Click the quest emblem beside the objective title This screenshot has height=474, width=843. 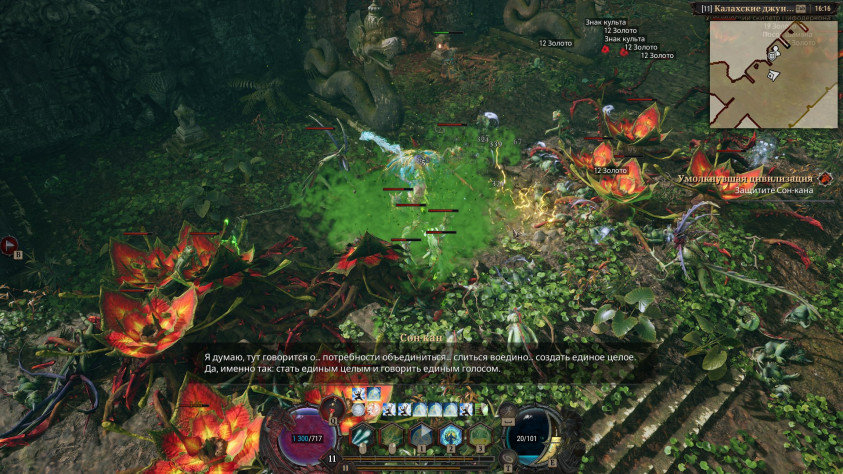(x=825, y=179)
